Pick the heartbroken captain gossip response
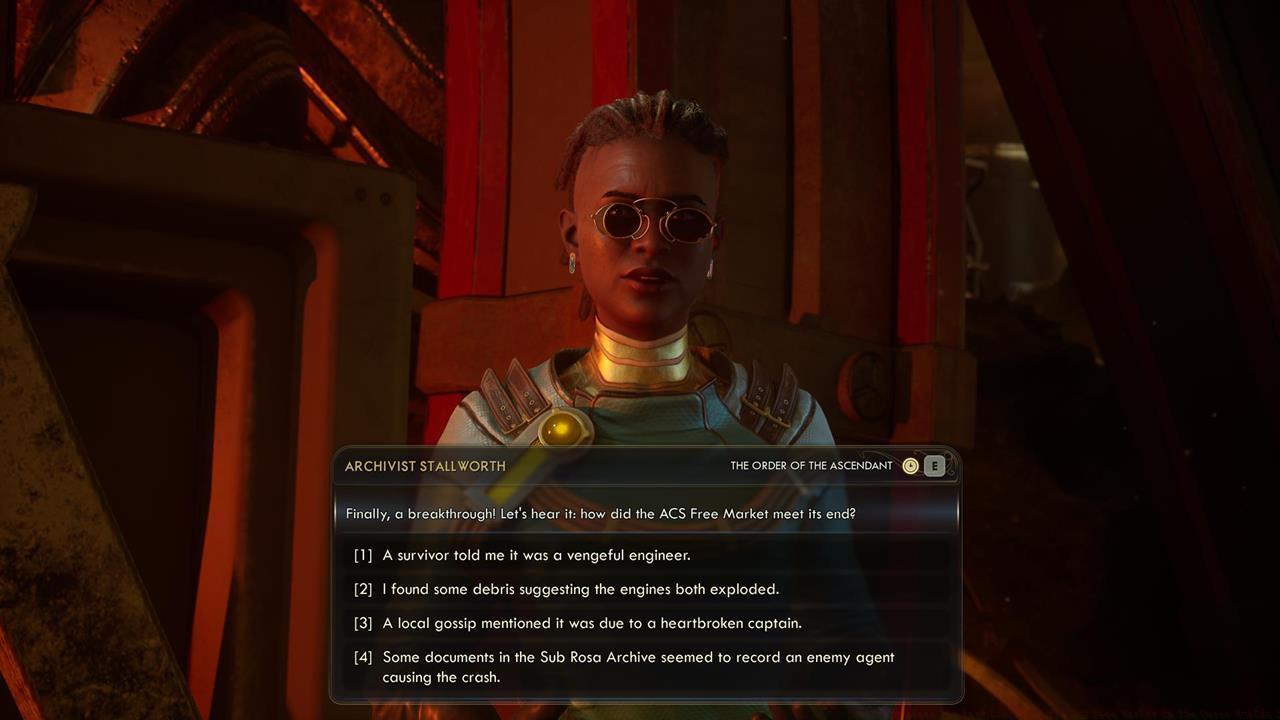Viewport: 1280px width, 720px height. point(591,623)
